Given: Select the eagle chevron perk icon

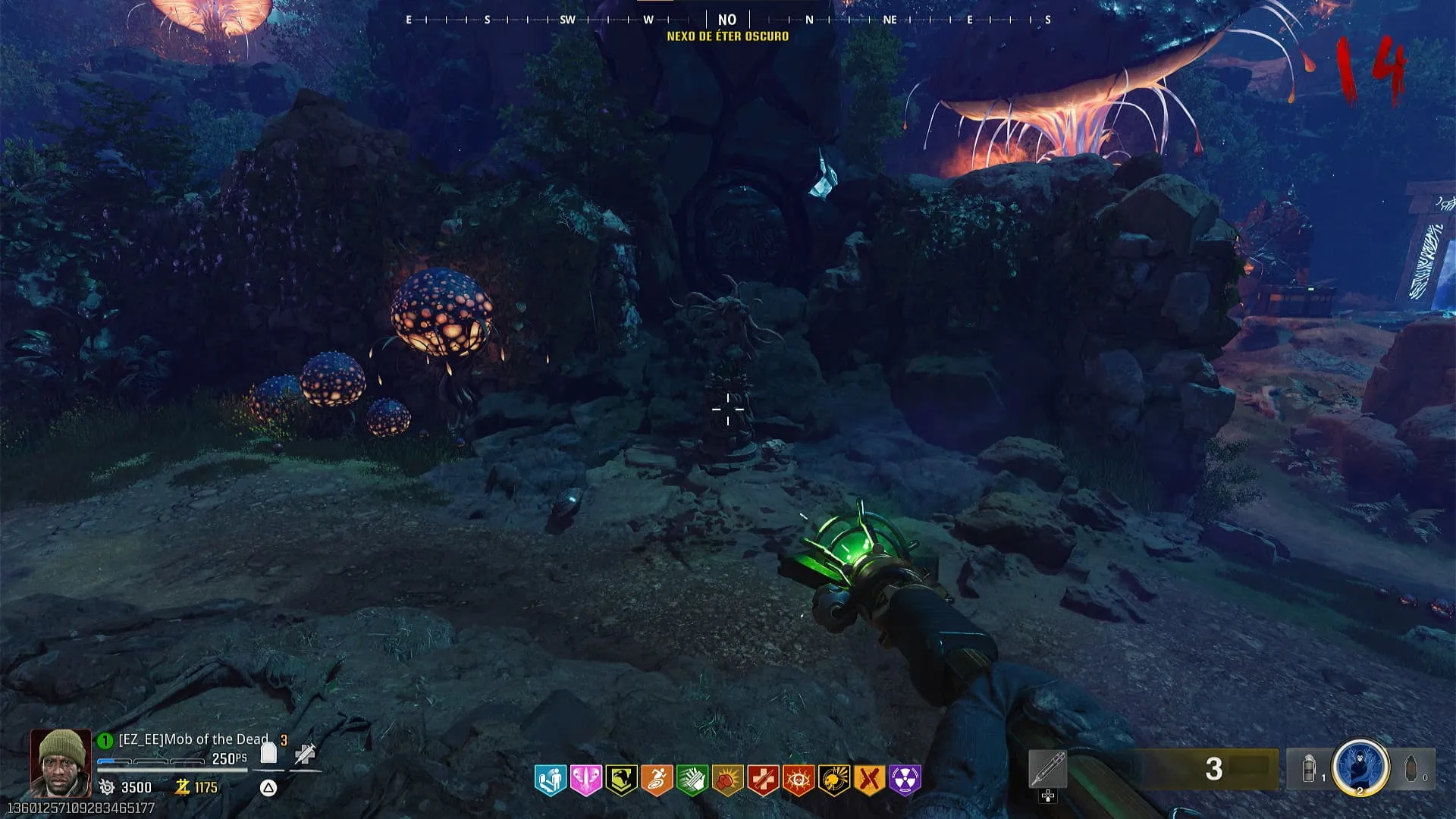Looking at the screenshot, I should click(x=621, y=780).
